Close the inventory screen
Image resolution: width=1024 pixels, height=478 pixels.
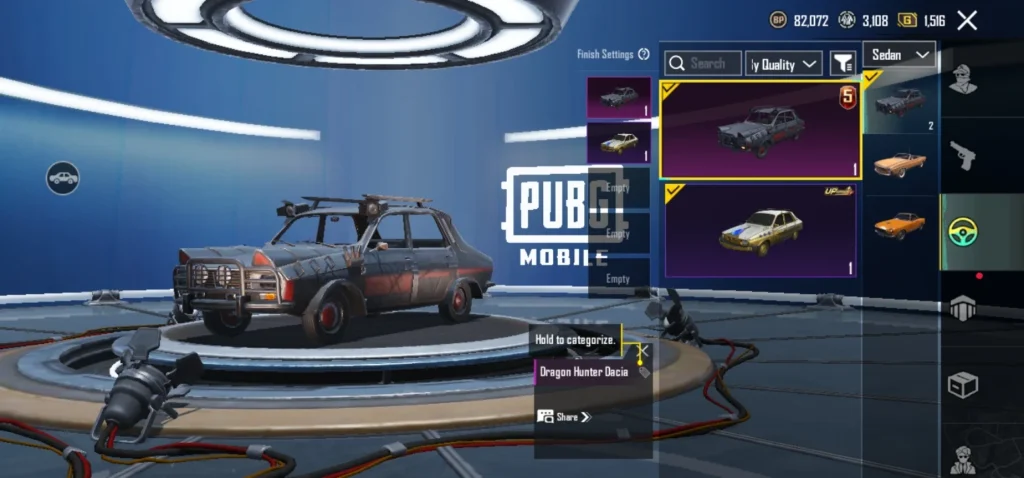click(967, 20)
